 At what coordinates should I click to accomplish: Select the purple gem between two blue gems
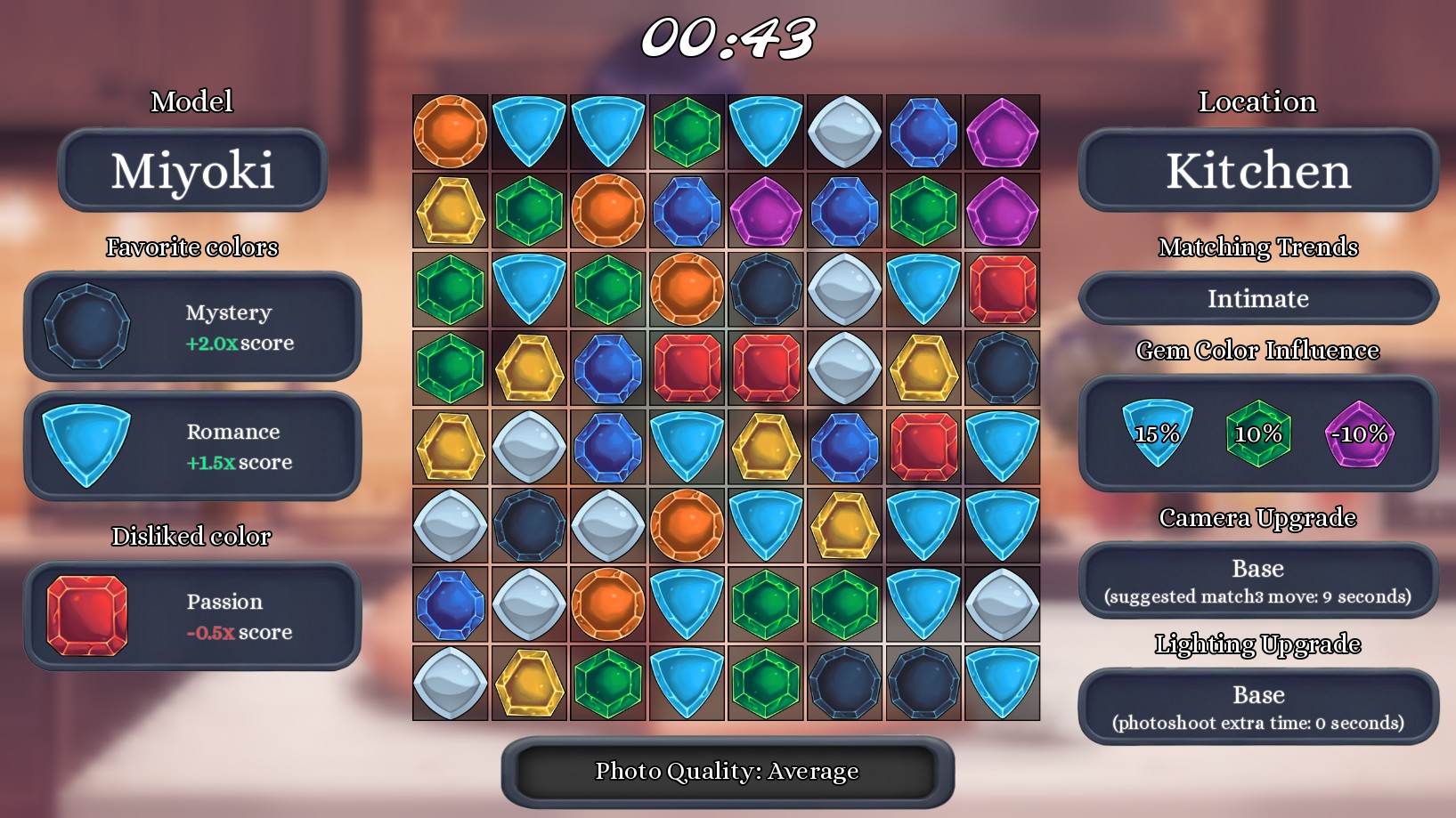coord(766,211)
